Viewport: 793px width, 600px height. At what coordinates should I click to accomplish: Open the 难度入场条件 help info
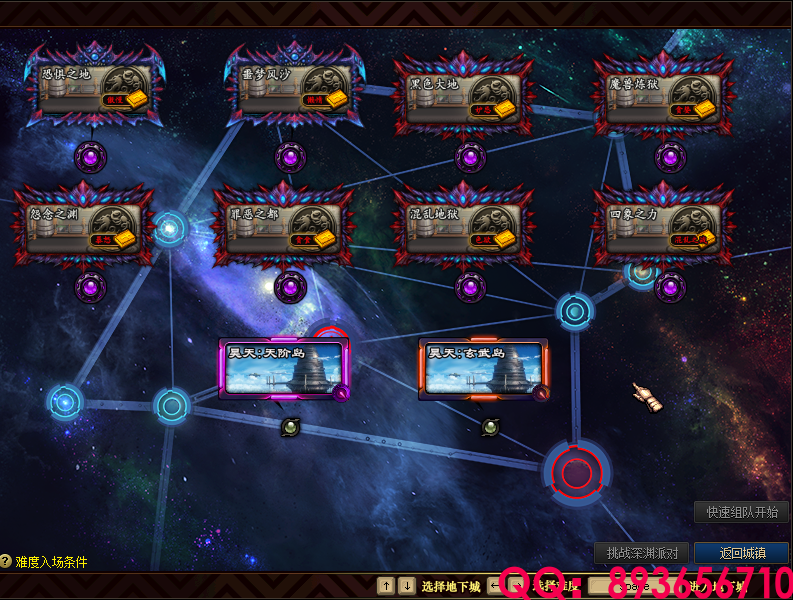44,562
